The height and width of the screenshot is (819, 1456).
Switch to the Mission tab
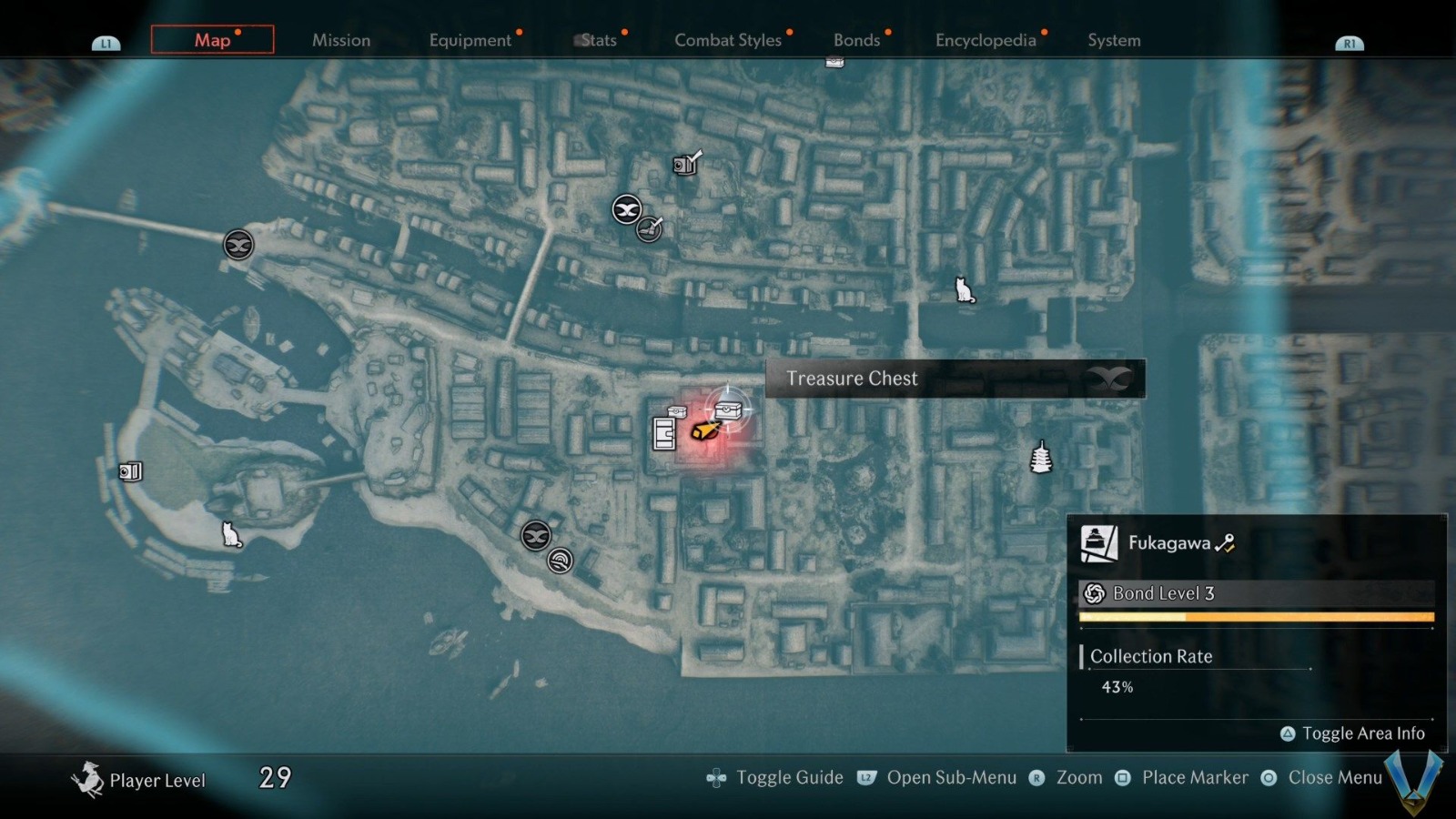pyautogui.click(x=341, y=40)
